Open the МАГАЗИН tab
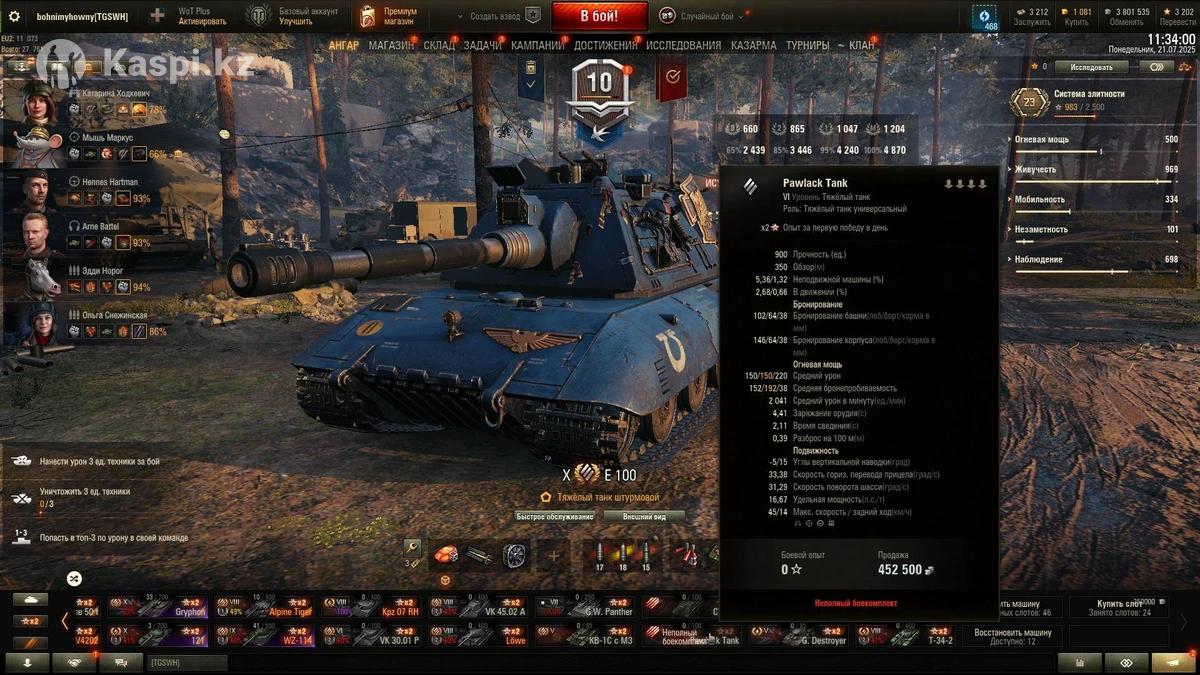1200x675 pixels. click(x=391, y=45)
